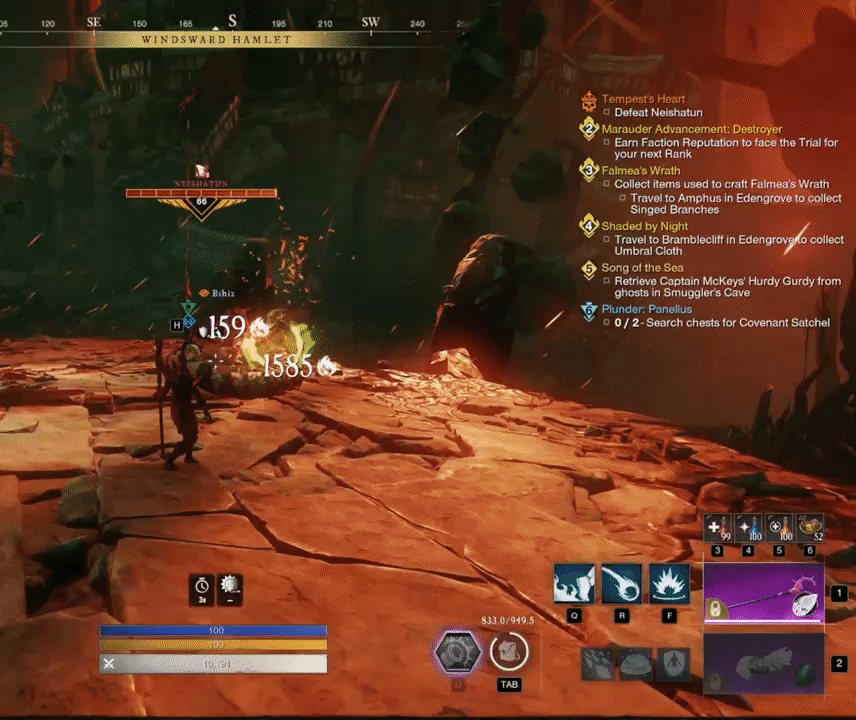This screenshot has width=856, height=720.
Task: Select the dimmed shield figure ability icon
Action: point(674,663)
